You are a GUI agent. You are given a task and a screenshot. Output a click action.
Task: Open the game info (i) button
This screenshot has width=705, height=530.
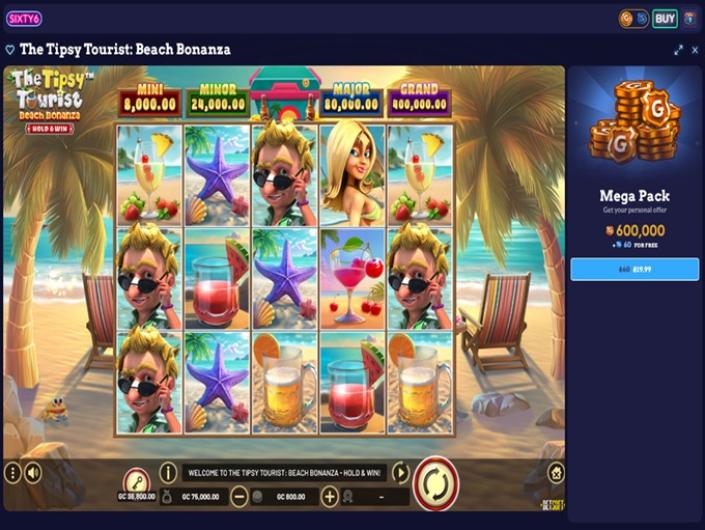coord(168,472)
